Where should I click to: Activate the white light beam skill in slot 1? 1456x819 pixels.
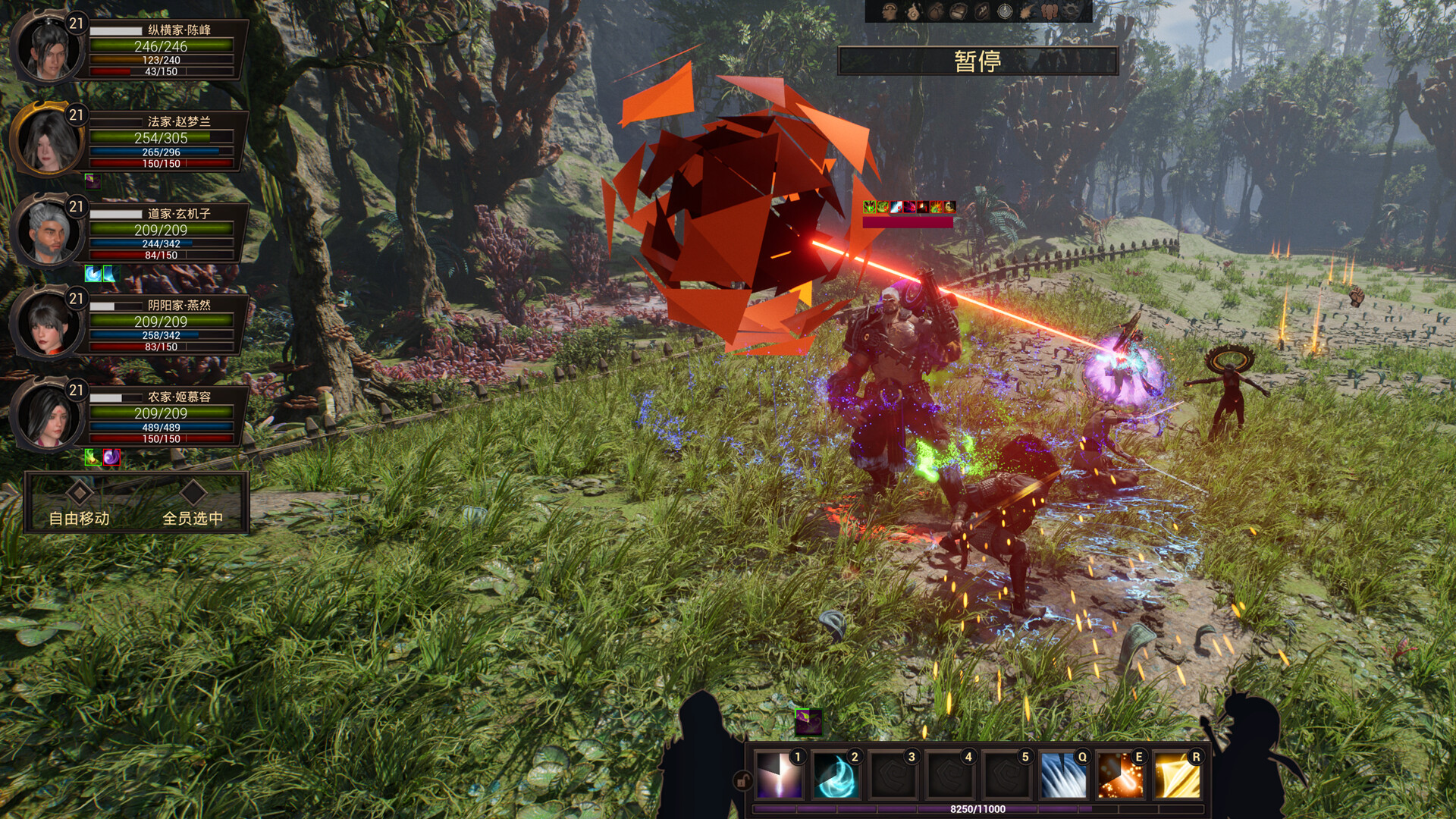click(x=780, y=776)
